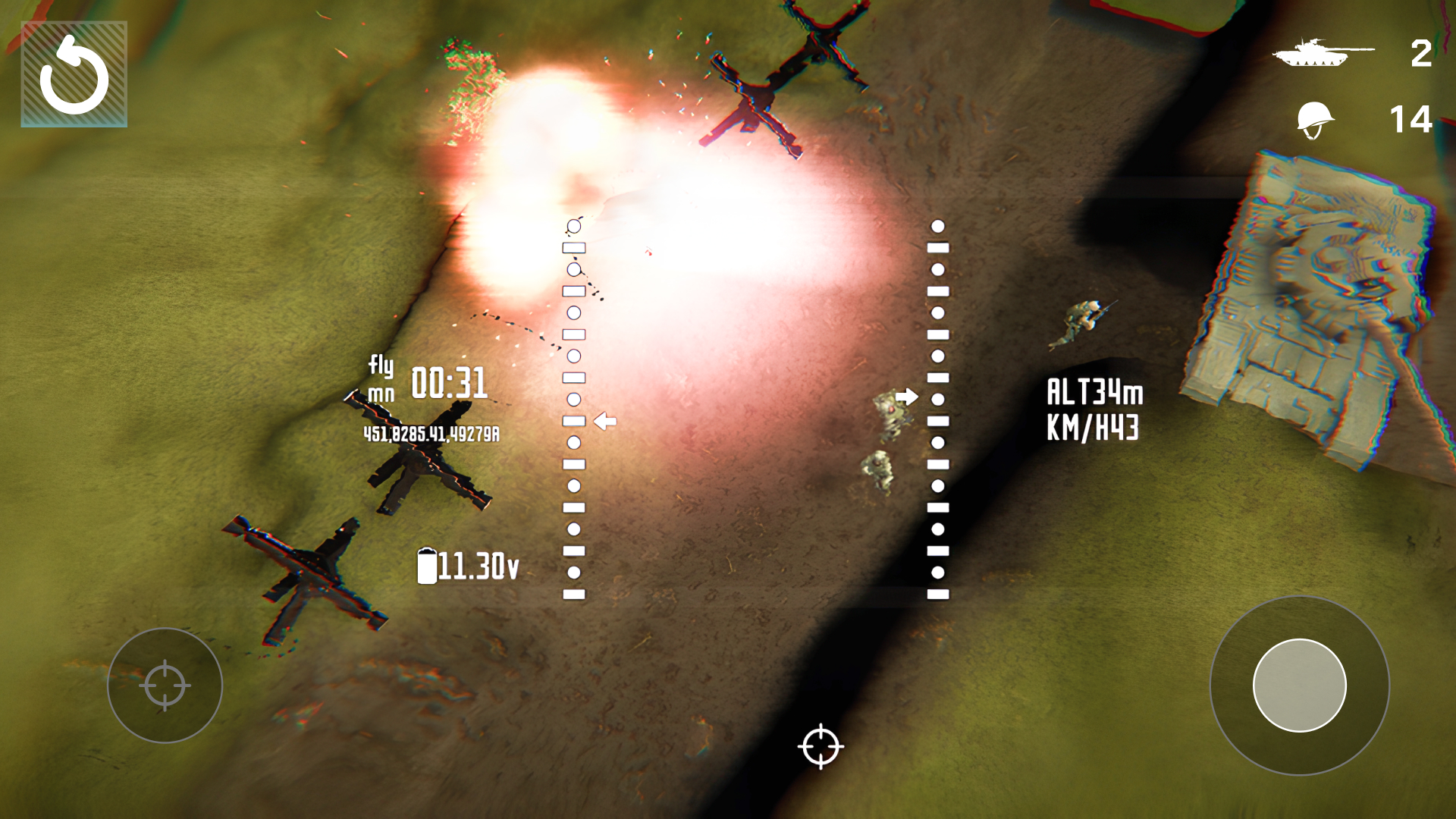Select the ALT34m altitude readout
This screenshot has width=1456, height=819.
pos(1095,392)
